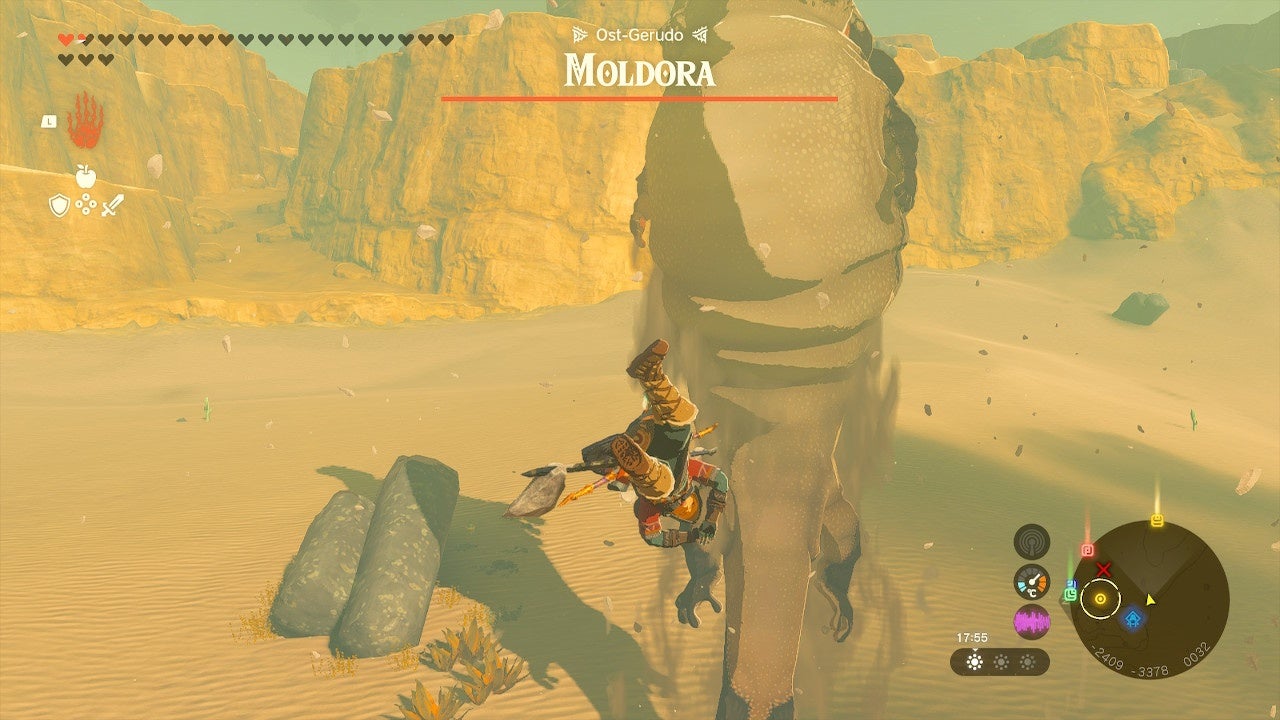Click the blue stamp marker beside the green one
1280x720 pixels.
point(1071,582)
